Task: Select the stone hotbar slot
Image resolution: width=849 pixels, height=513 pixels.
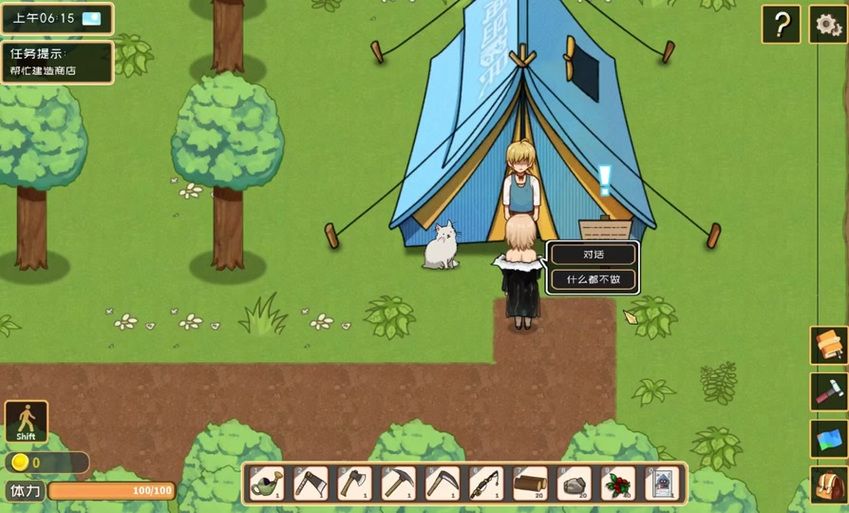Action: click(x=575, y=484)
